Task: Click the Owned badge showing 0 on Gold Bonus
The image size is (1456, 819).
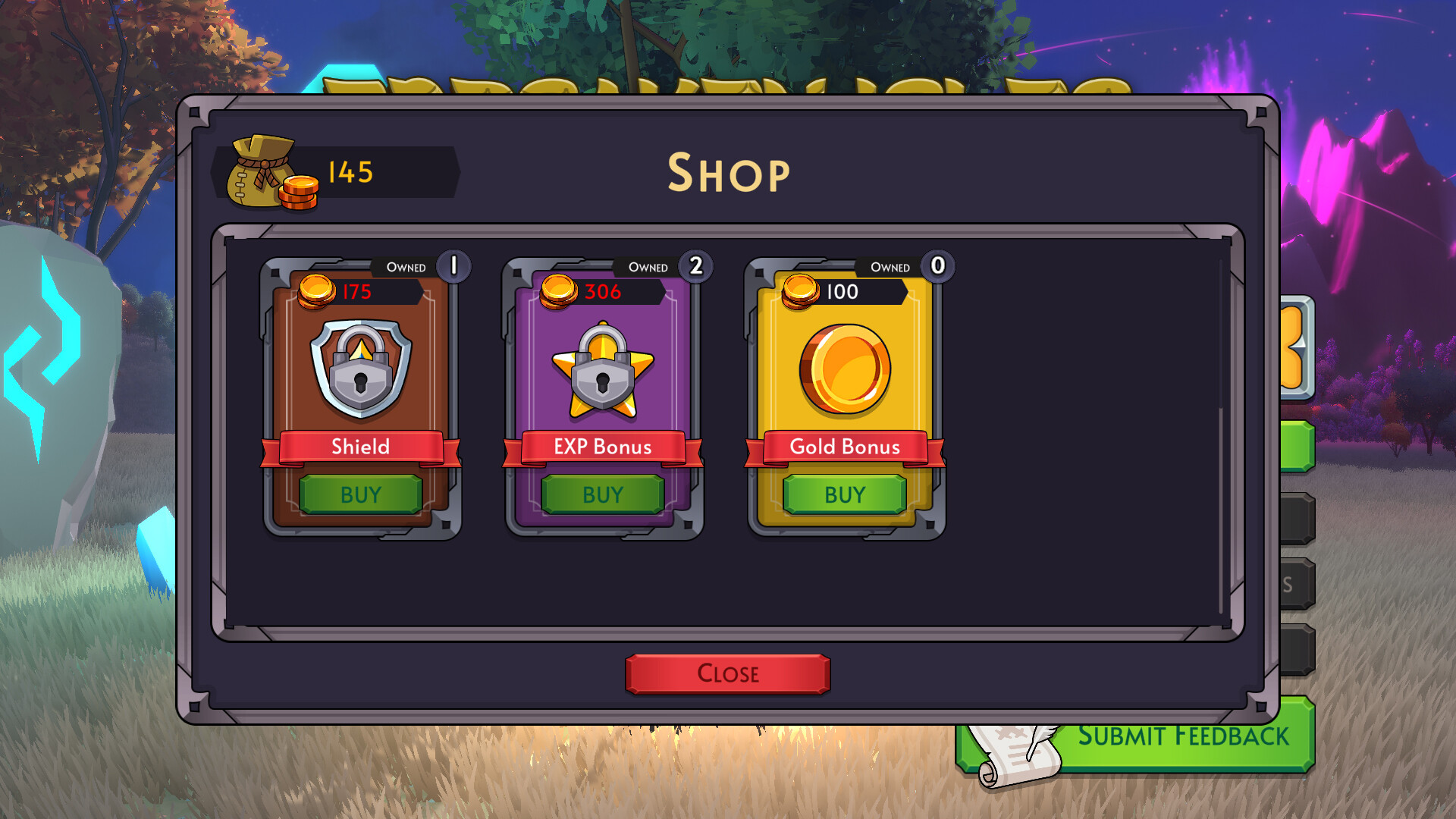Action: [937, 266]
